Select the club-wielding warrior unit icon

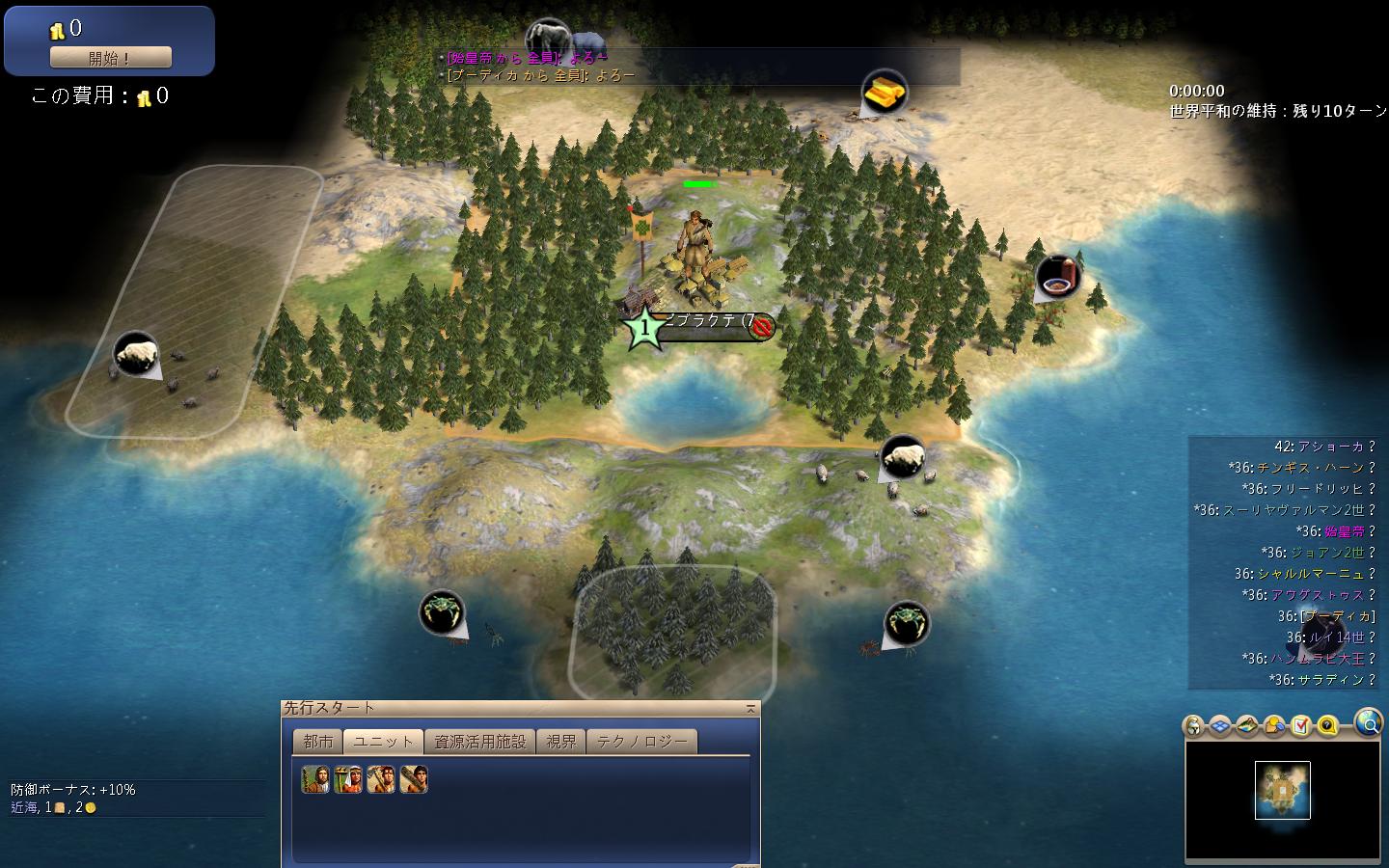tap(414, 779)
